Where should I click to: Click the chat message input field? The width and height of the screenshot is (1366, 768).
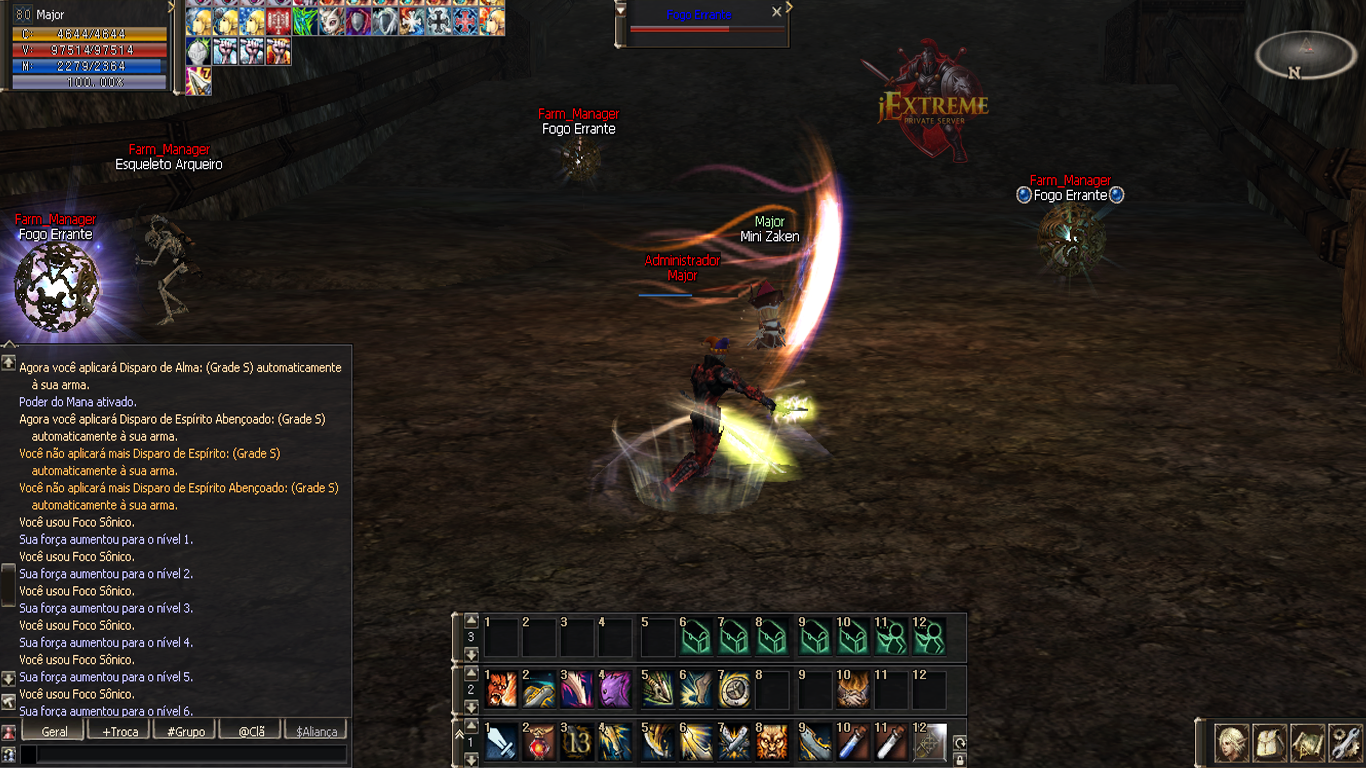click(x=190, y=754)
